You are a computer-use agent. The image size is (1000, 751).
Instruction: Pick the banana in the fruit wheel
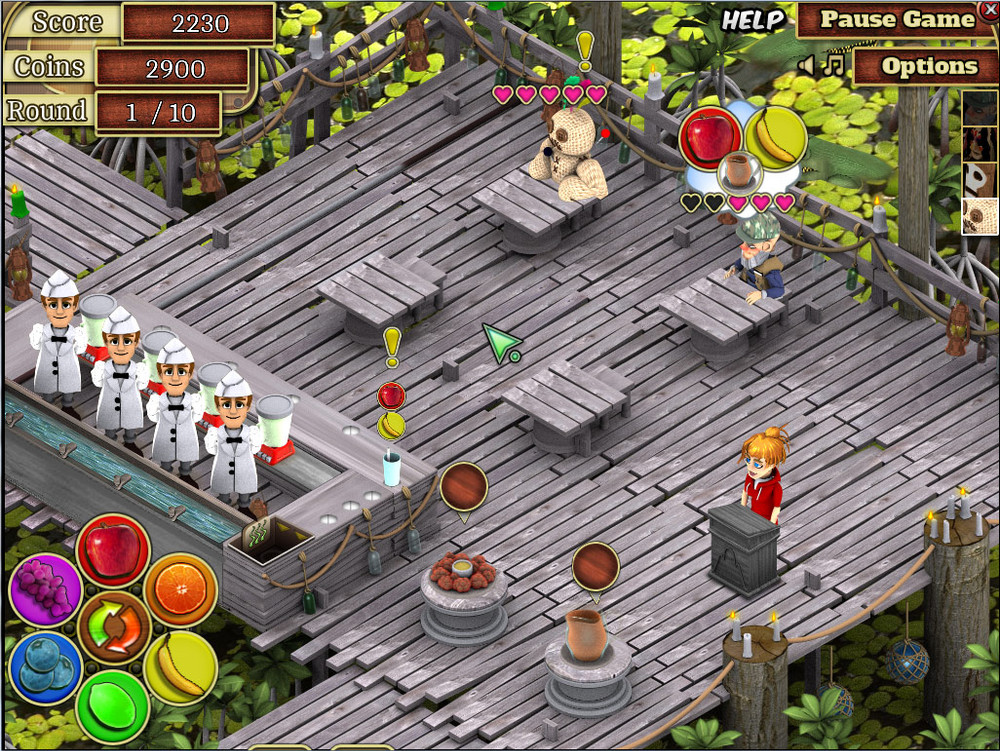click(x=181, y=667)
